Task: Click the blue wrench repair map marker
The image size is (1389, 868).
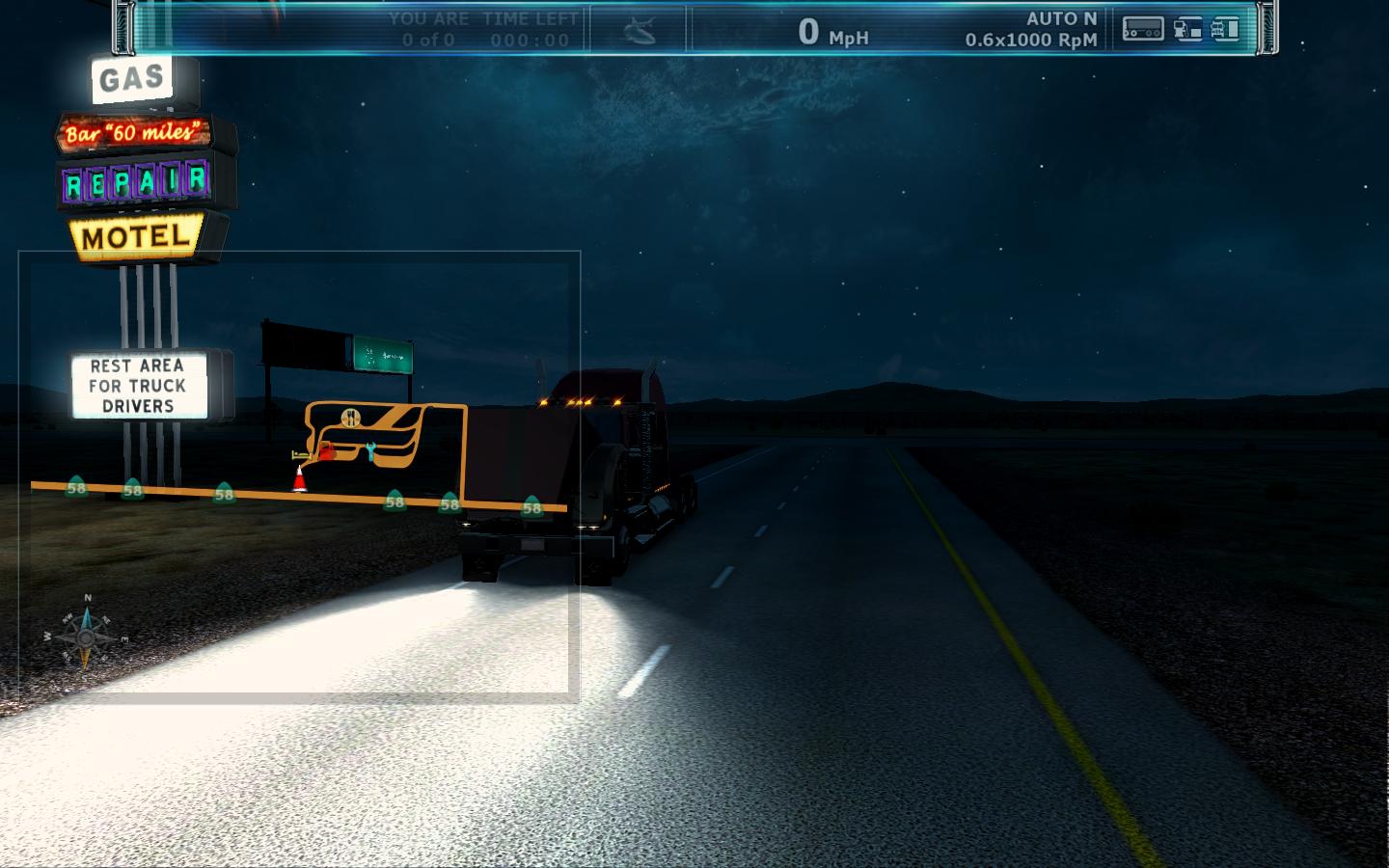Action: click(369, 450)
